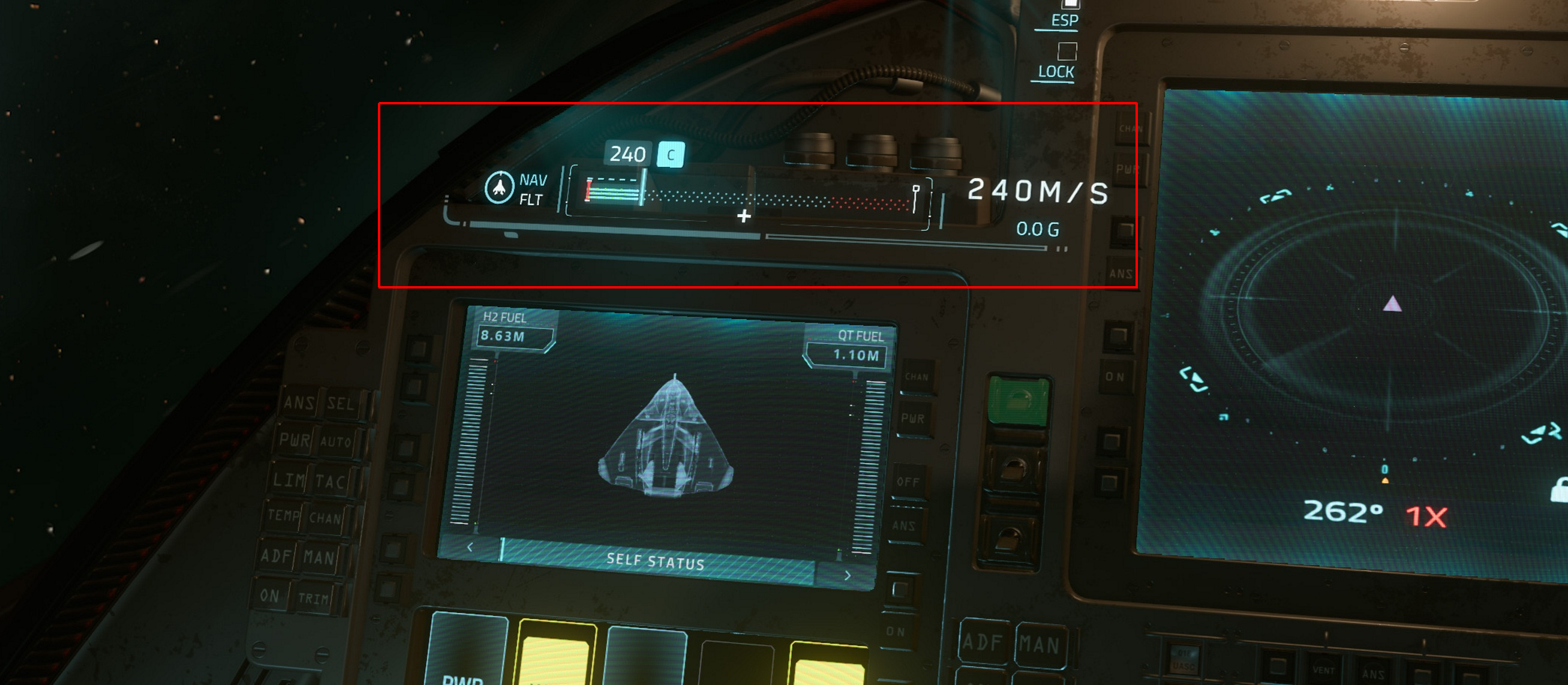Show the previous MFD page left of Self Status
The width and height of the screenshot is (1568, 685).
click(x=470, y=548)
